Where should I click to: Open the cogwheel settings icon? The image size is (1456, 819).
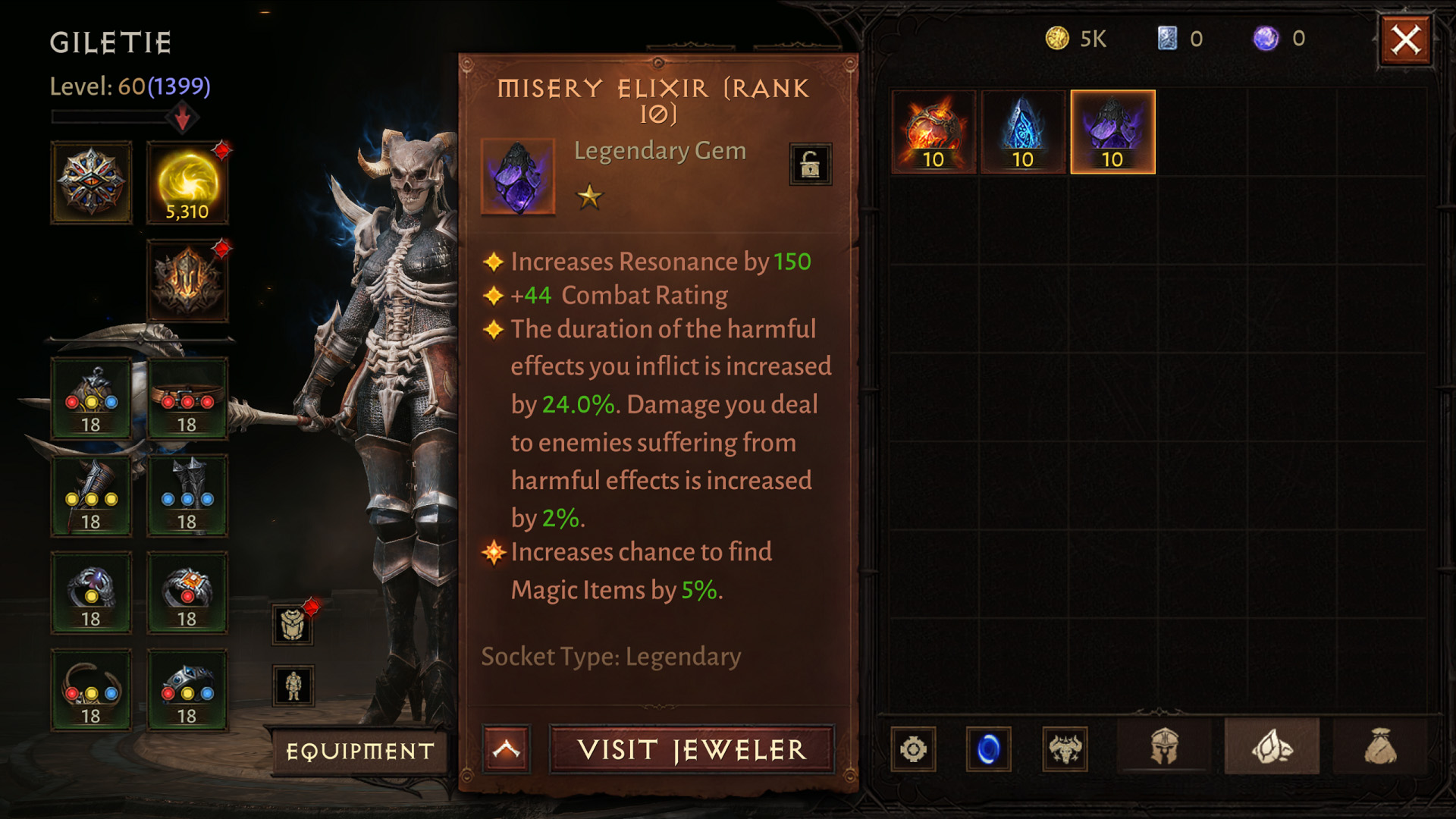pos(913,749)
